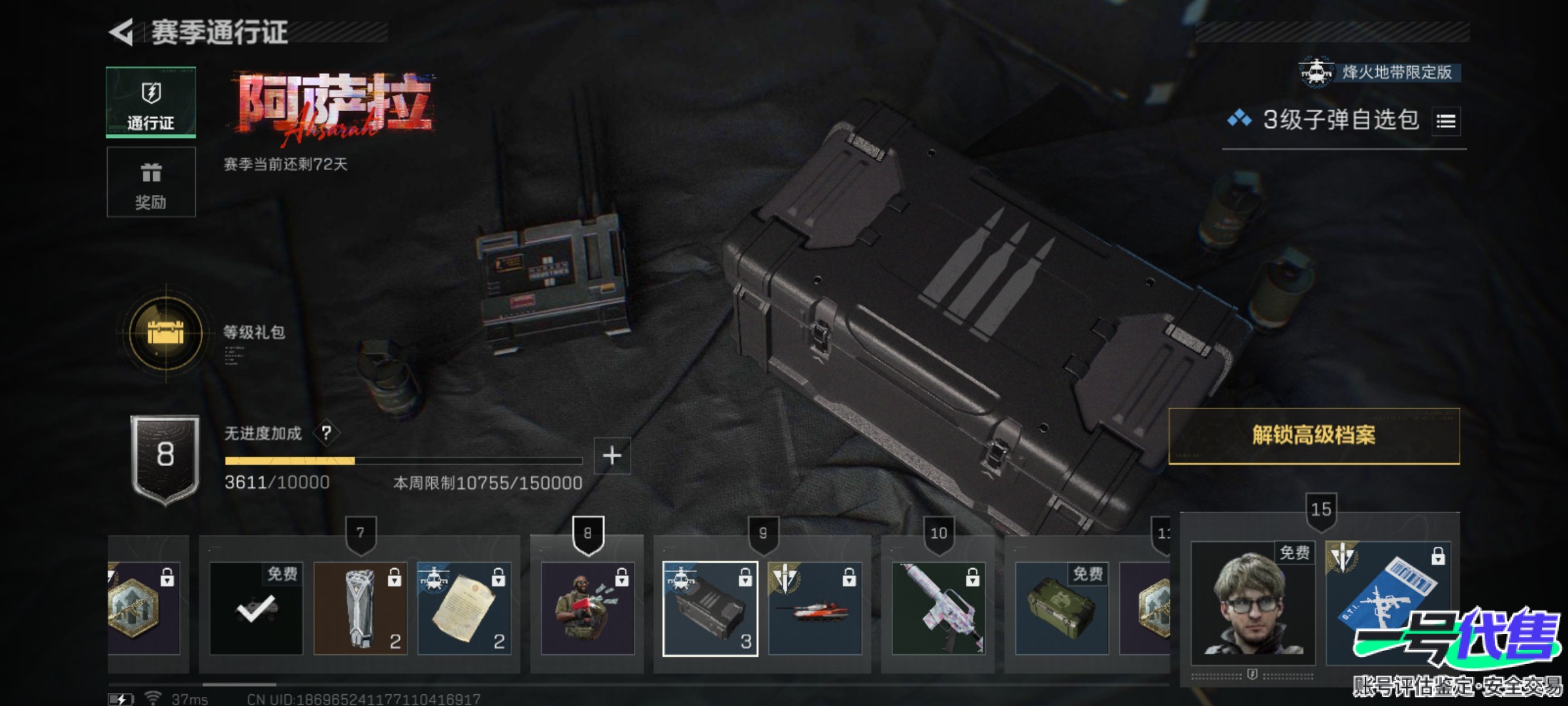View the level 15 free operator portrait
The height and width of the screenshot is (706, 1568).
click(1252, 603)
